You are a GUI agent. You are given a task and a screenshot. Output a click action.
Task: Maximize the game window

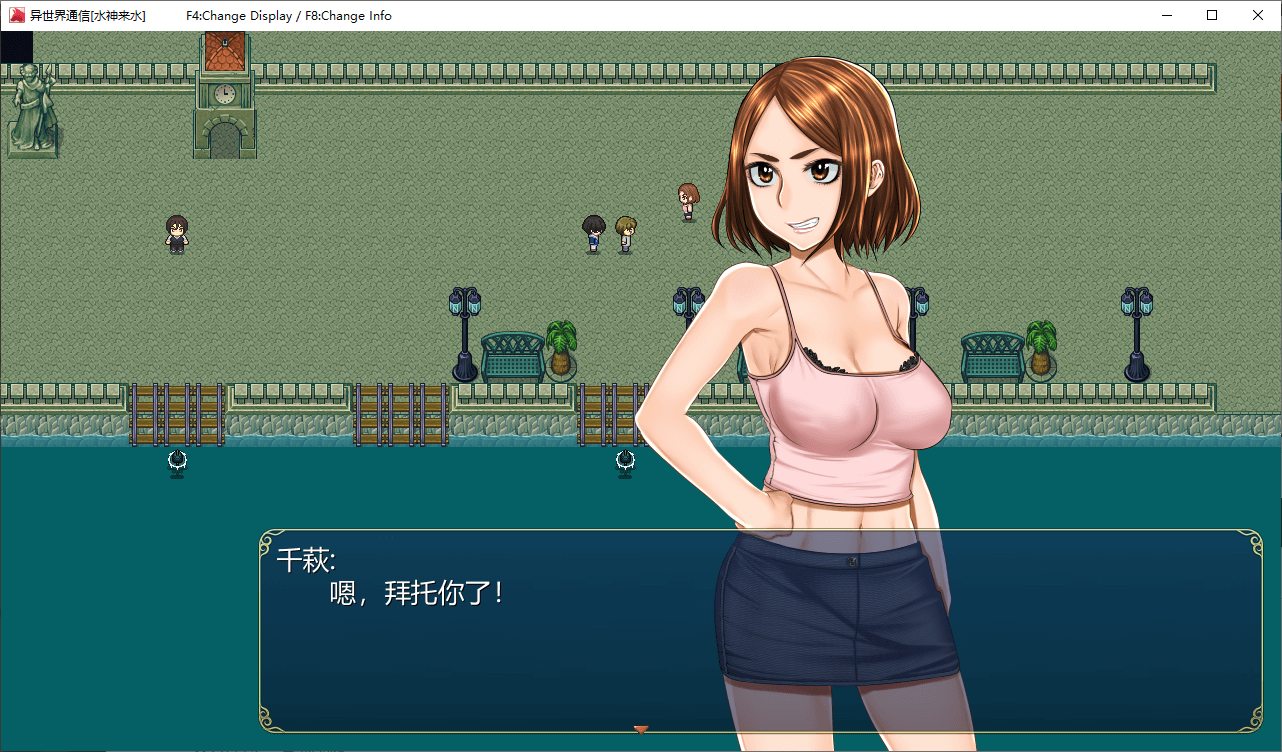[1212, 15]
